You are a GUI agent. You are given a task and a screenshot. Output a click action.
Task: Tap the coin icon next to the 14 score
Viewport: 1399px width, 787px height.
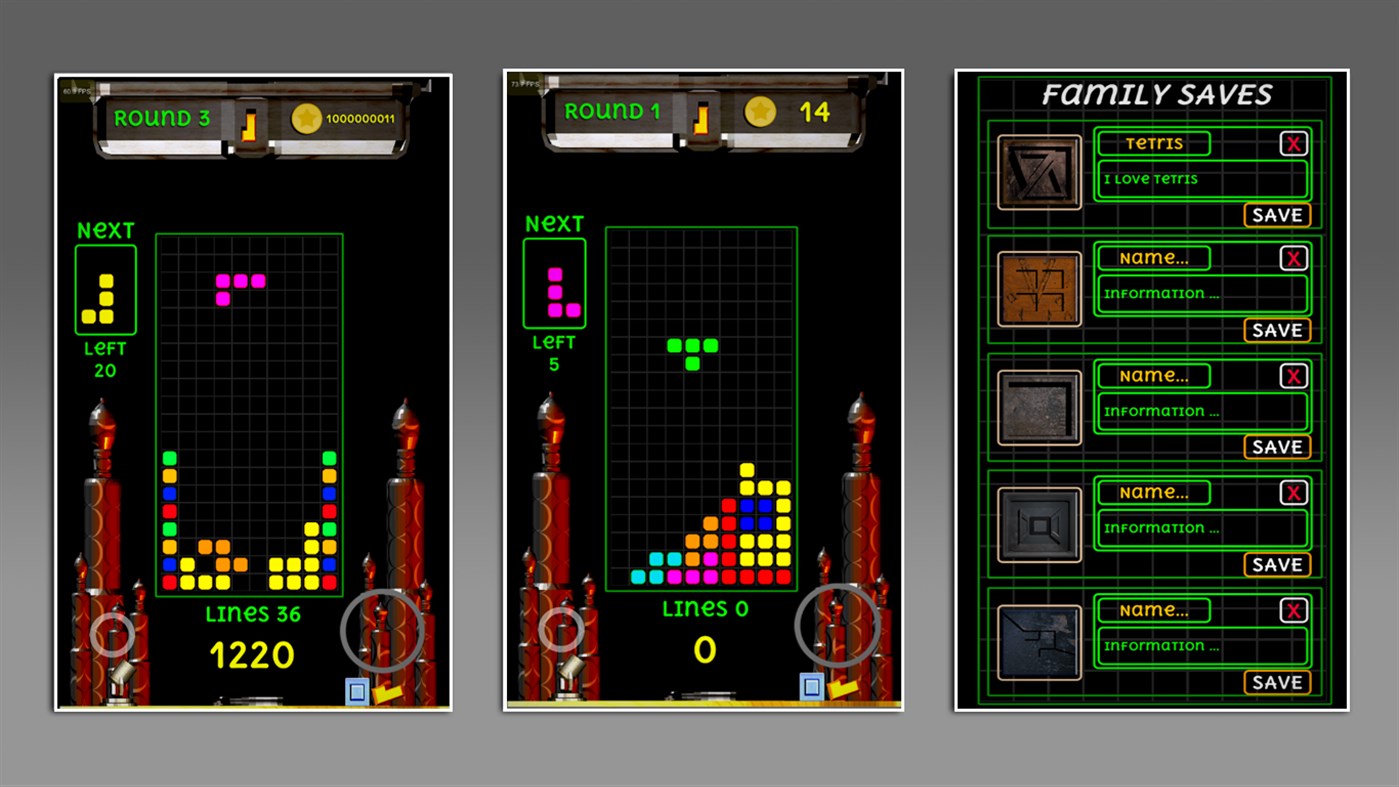tap(761, 111)
